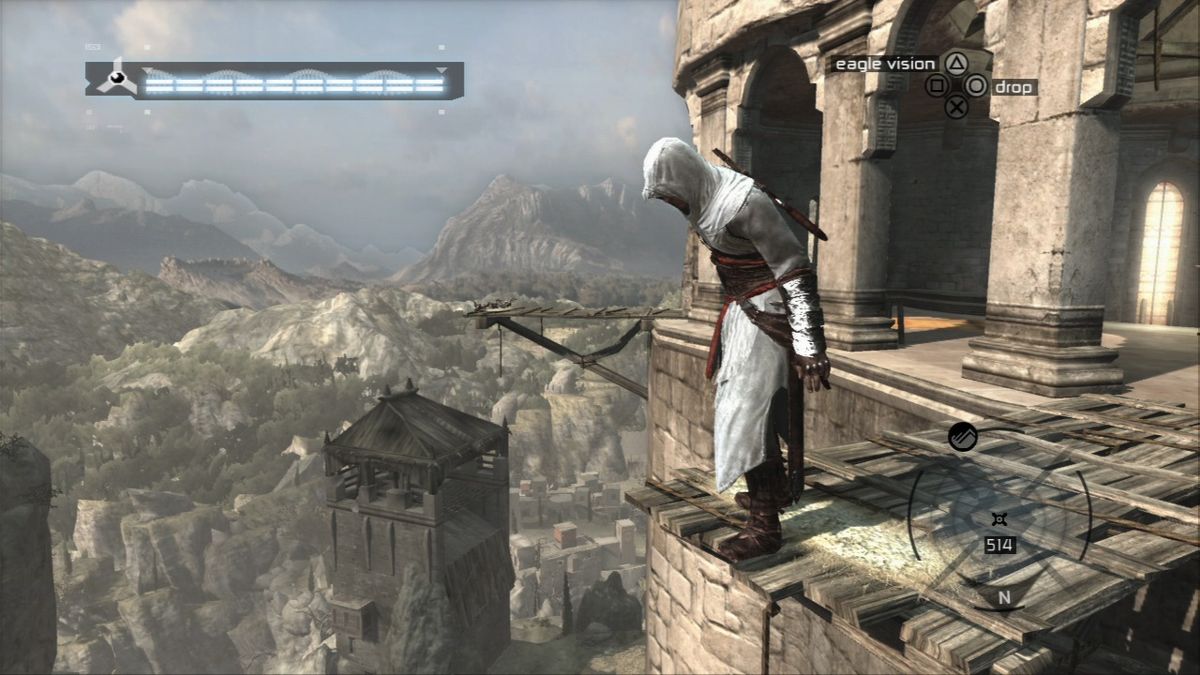
Task: Select the round weapon icon above the minimap
Action: (x=962, y=437)
